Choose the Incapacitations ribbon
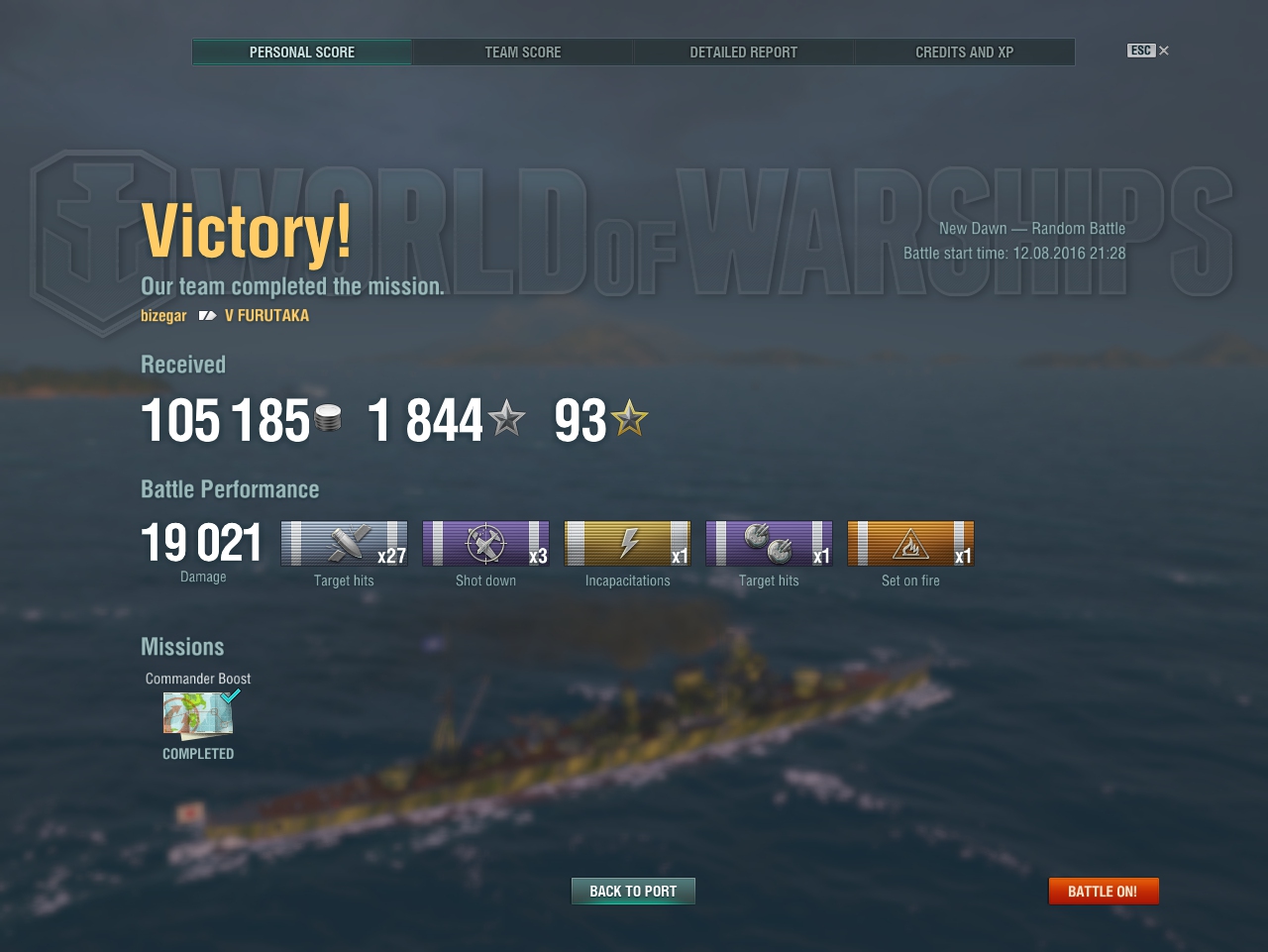The height and width of the screenshot is (952, 1268). pyautogui.click(x=627, y=544)
